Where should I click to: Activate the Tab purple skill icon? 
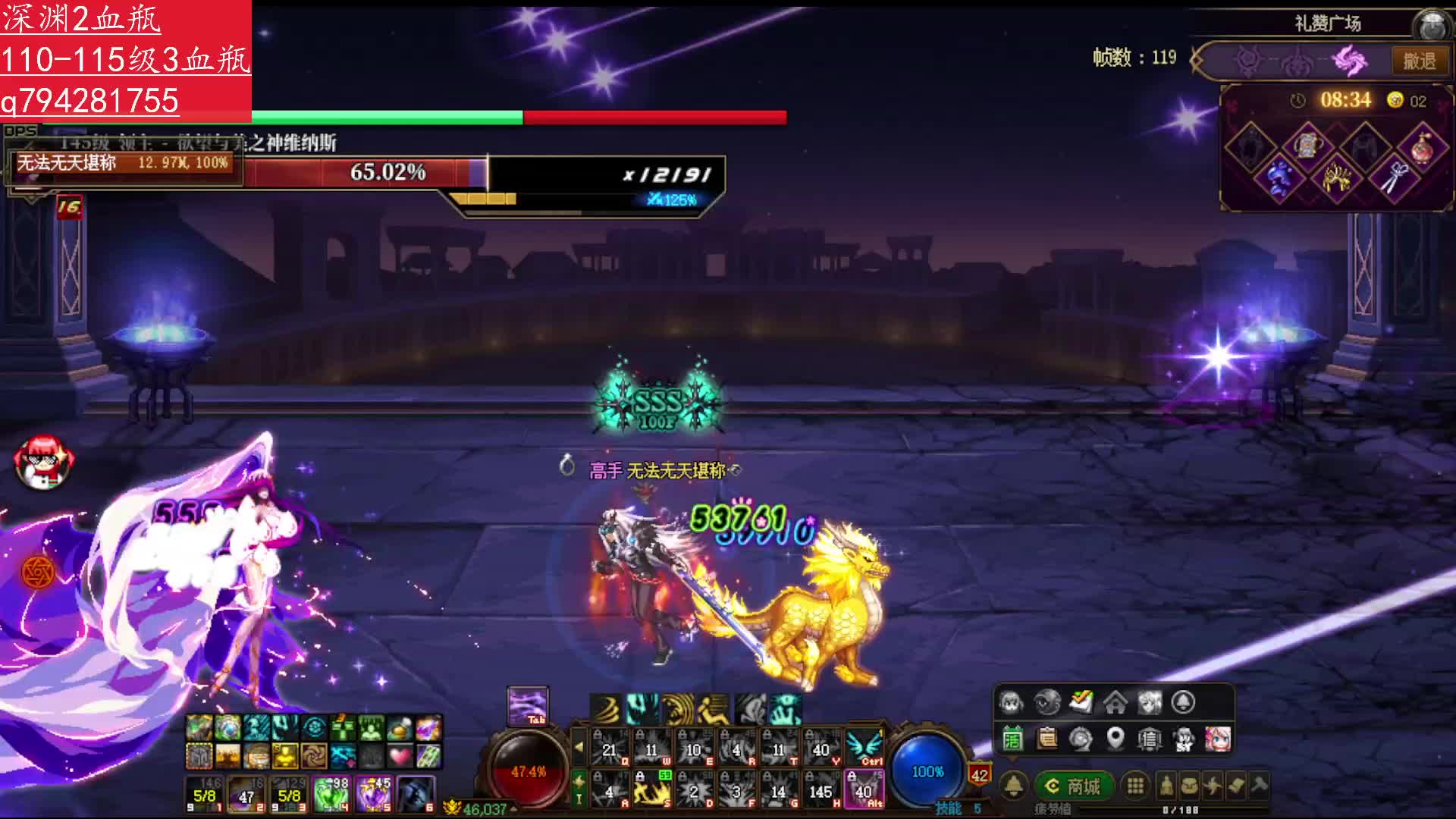pyautogui.click(x=527, y=705)
